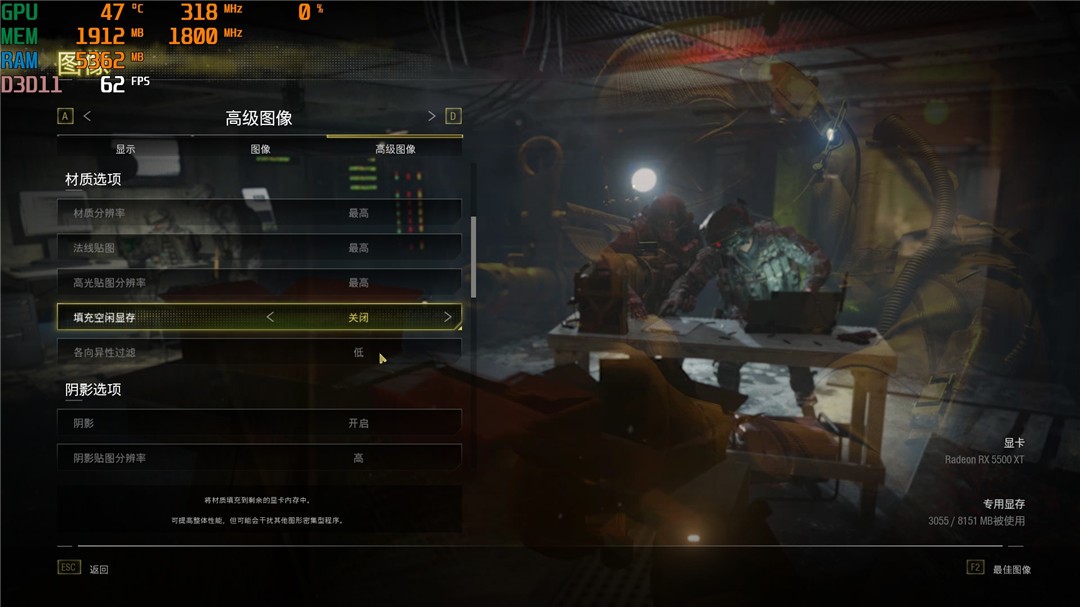Switch to the 显示 tab
This screenshot has height=607, width=1080.
tap(125, 149)
